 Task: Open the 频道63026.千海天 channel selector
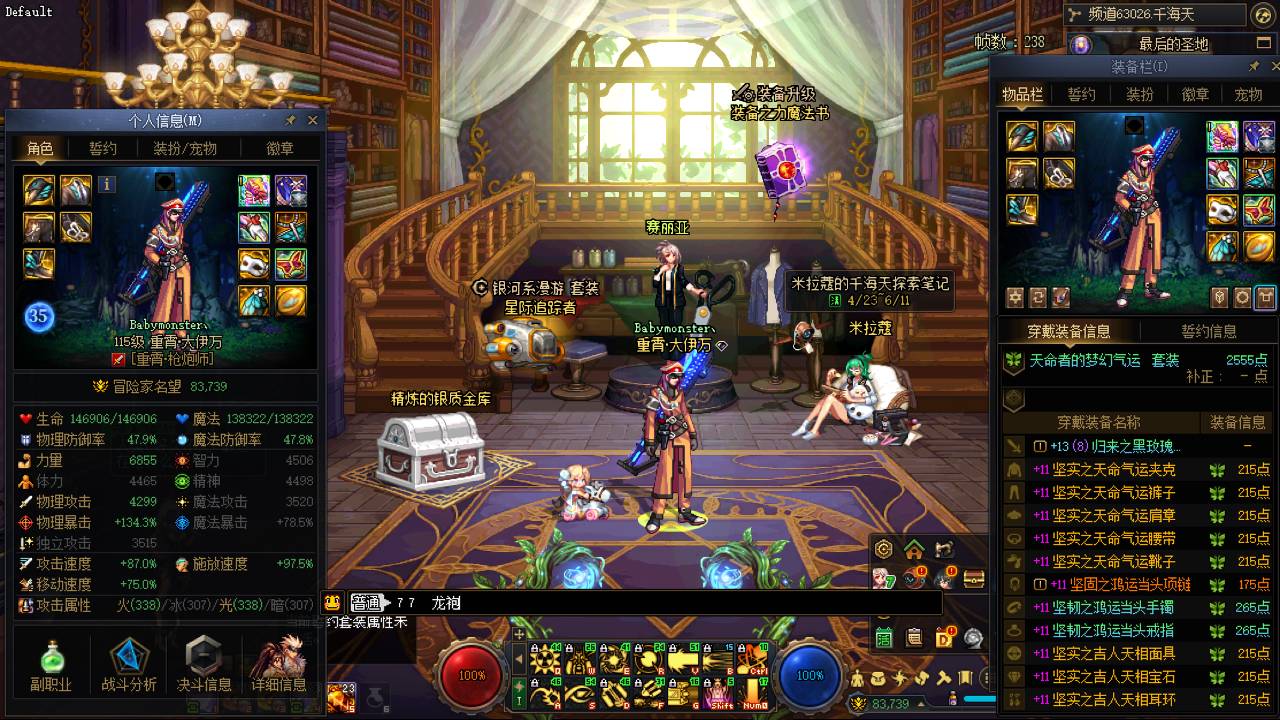(1156, 14)
